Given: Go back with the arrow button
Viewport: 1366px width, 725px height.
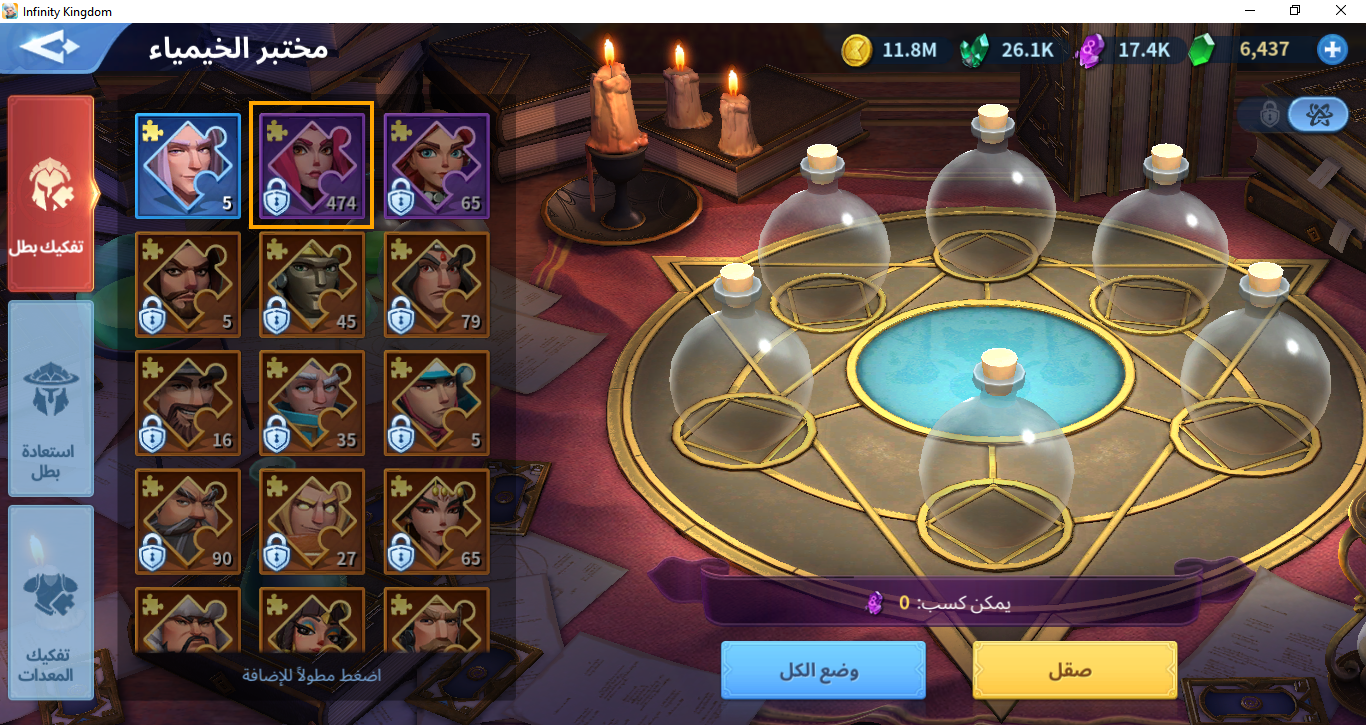Looking at the screenshot, I should click(50, 48).
